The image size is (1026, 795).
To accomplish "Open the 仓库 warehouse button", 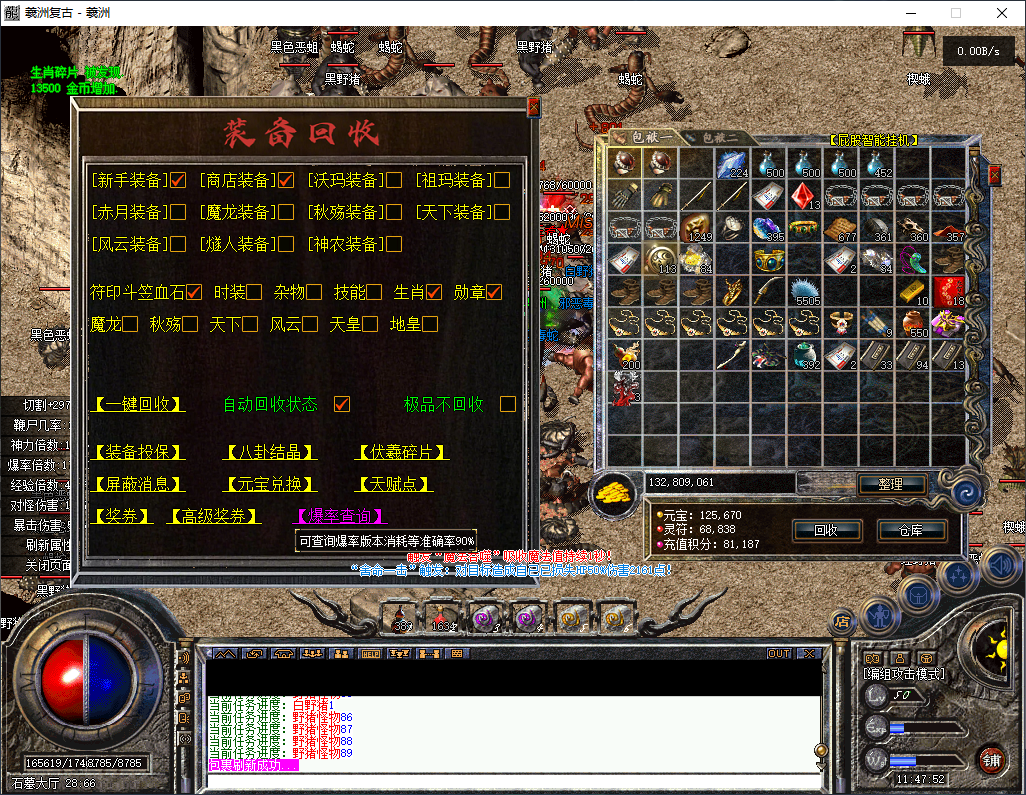I will point(911,530).
